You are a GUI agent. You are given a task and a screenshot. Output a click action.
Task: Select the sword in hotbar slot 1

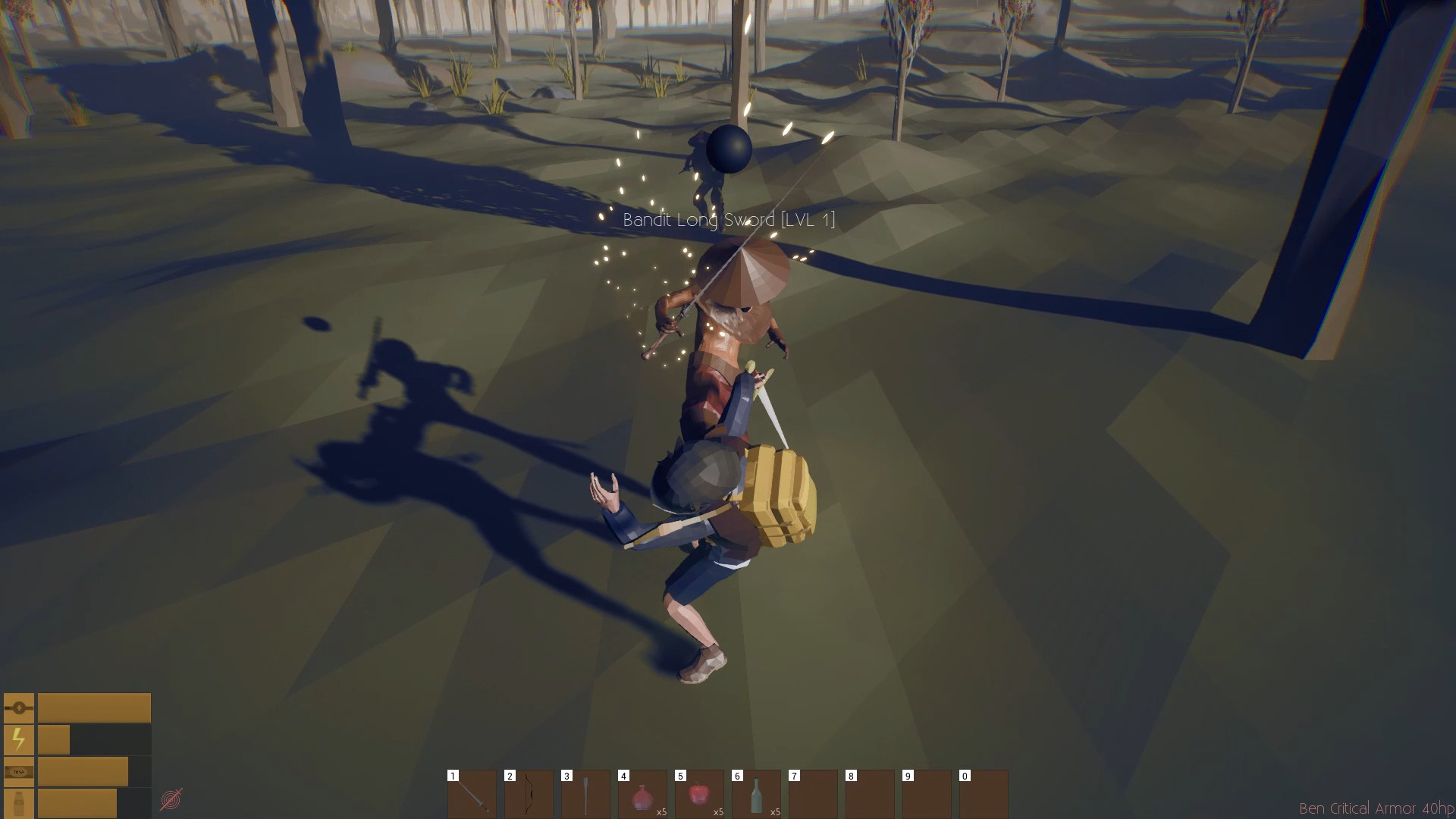tap(472, 795)
